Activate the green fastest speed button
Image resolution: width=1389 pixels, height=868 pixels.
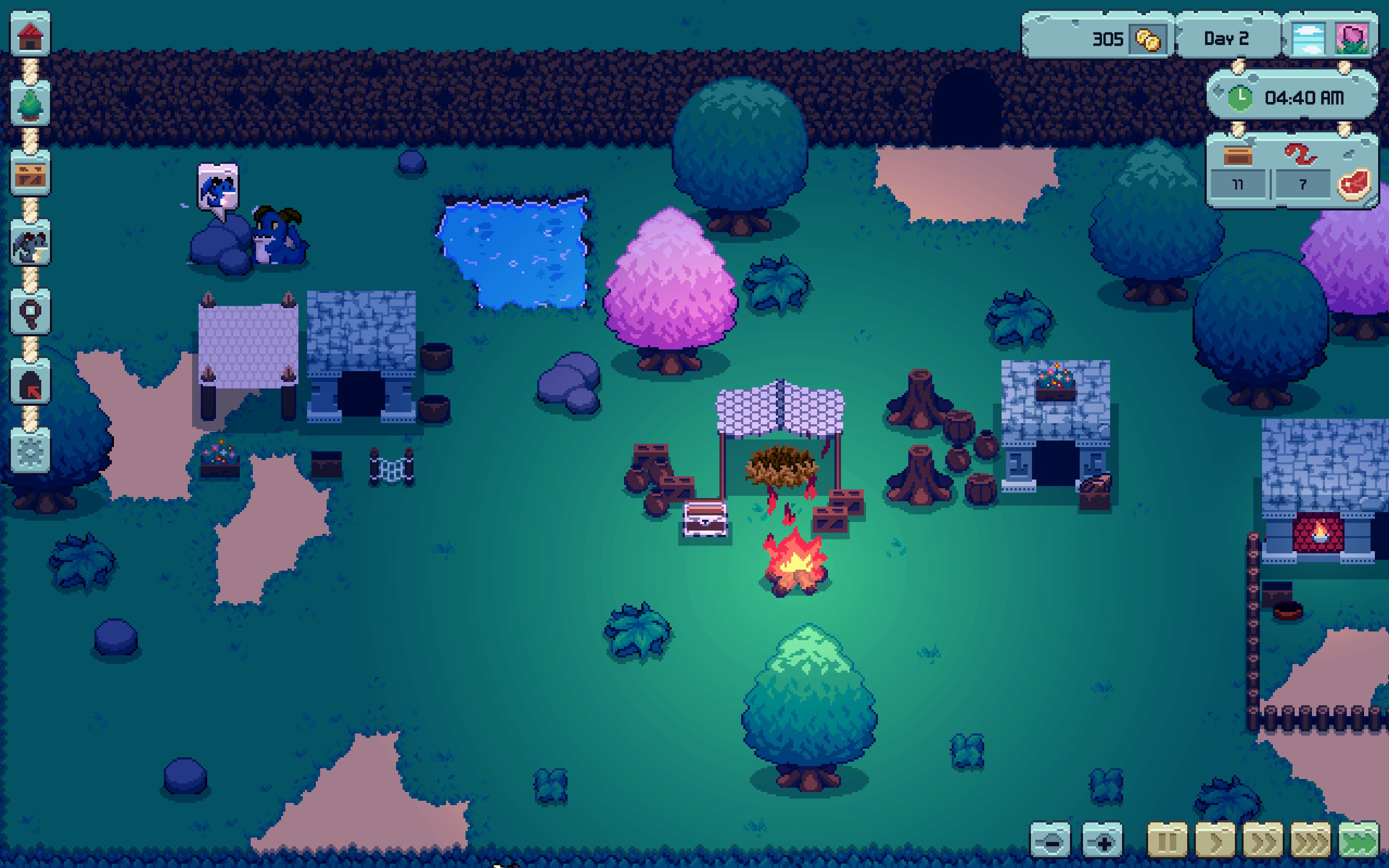1359,841
